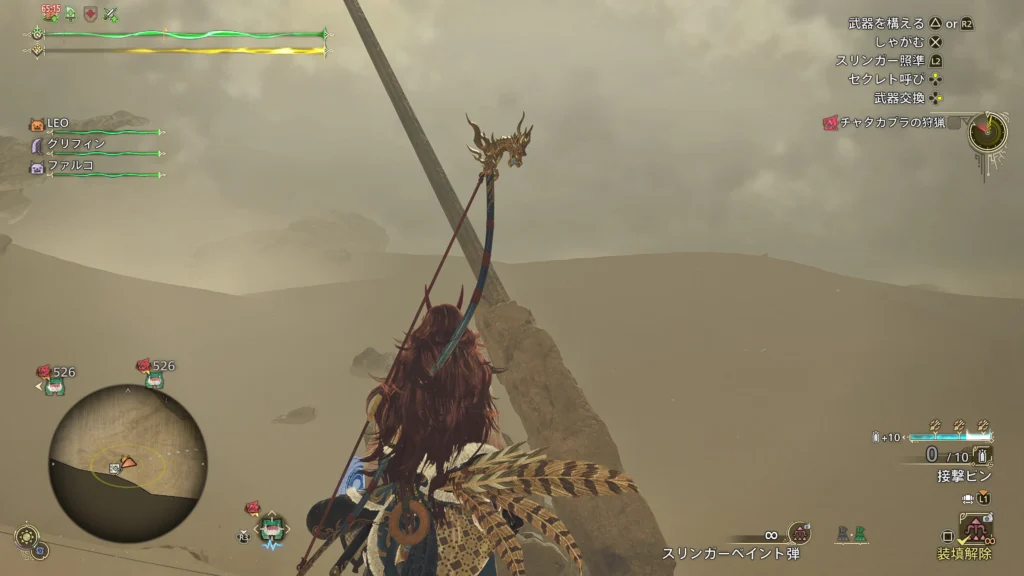Click the sword attack-up buff icon
Viewport: 1024px width, 576px height.
[x=112, y=14]
